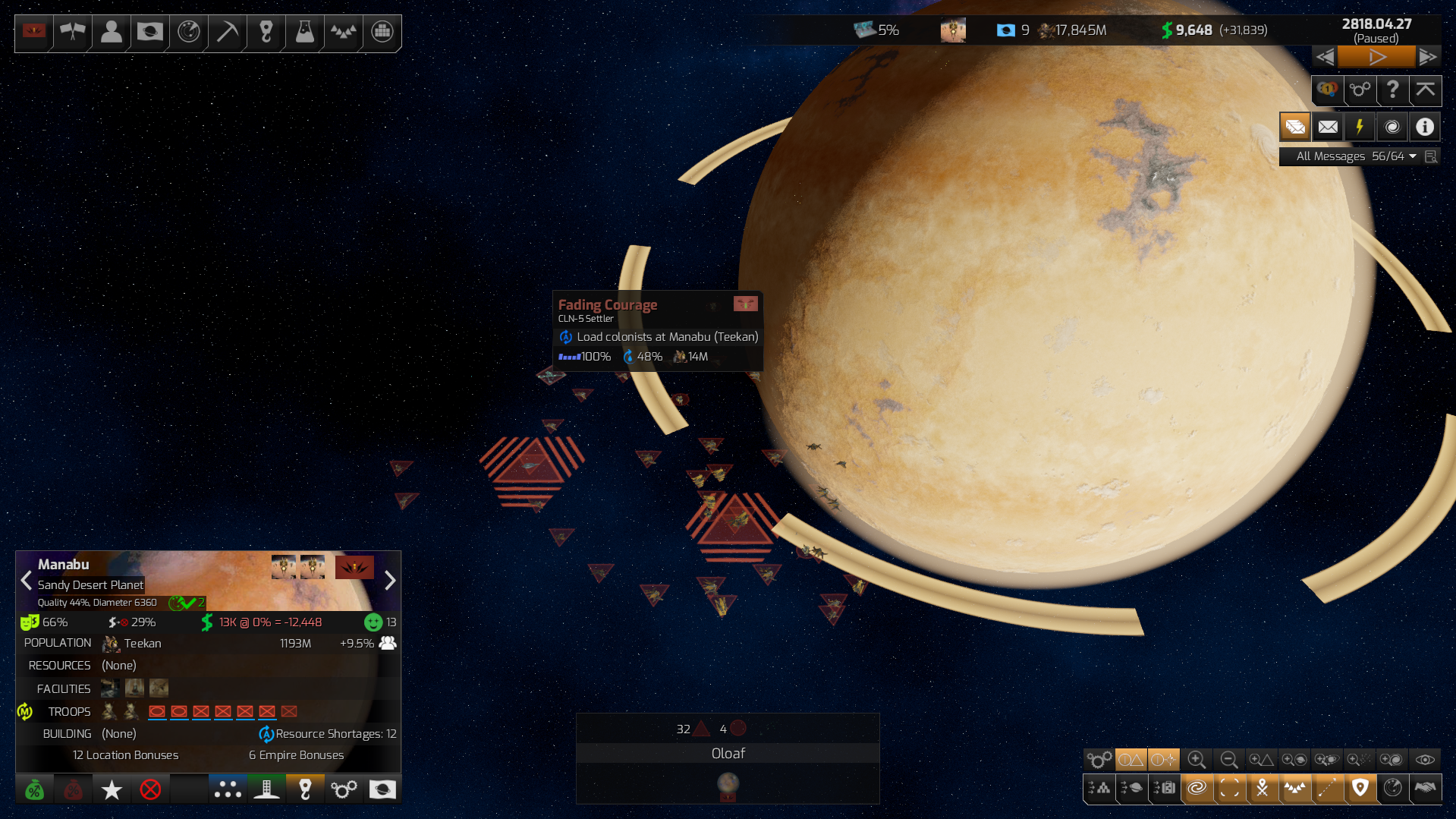Open the pickaxe resources menu
Screen dimensions: 1456x819
pos(228,32)
